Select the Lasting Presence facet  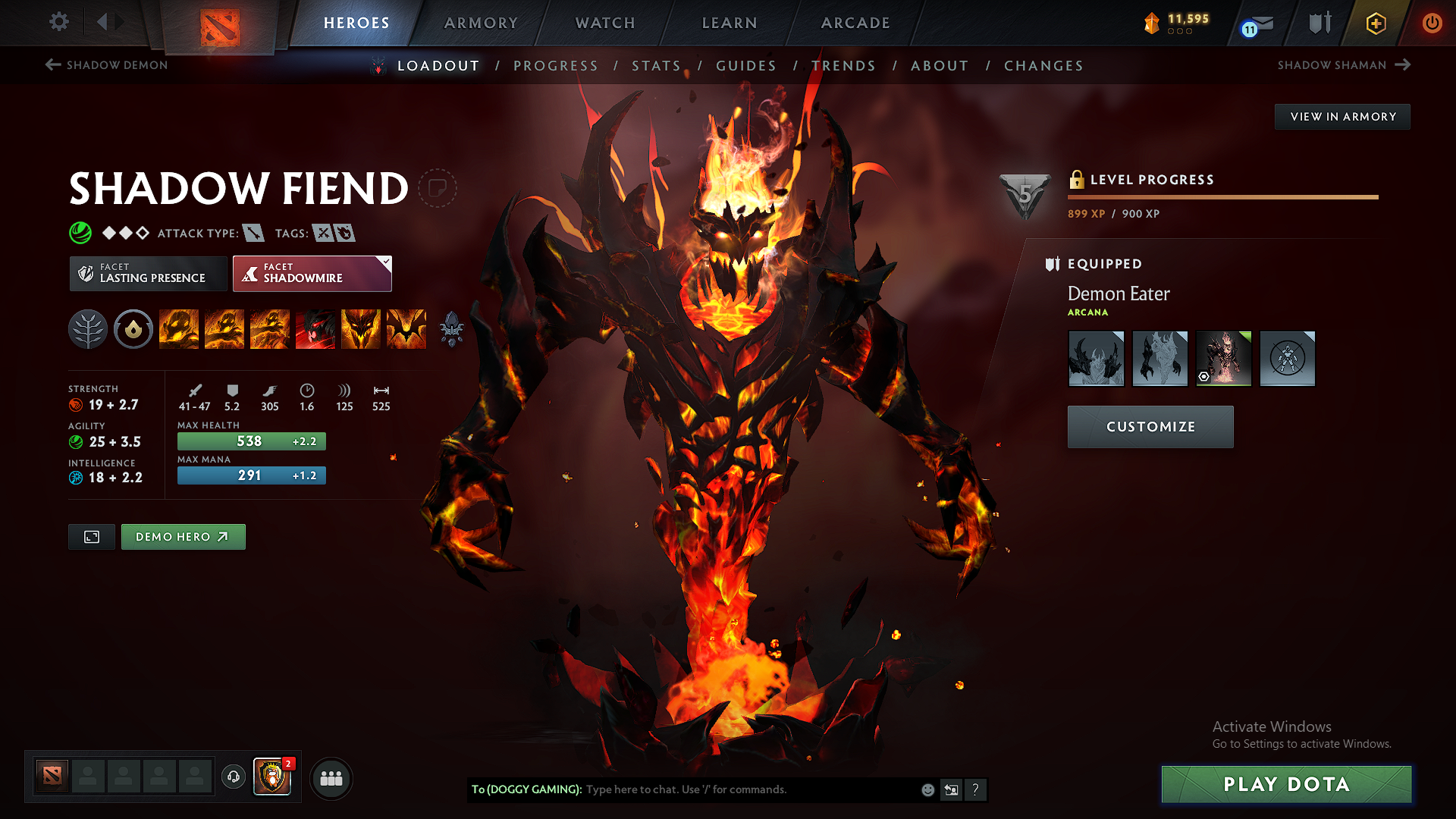147,273
